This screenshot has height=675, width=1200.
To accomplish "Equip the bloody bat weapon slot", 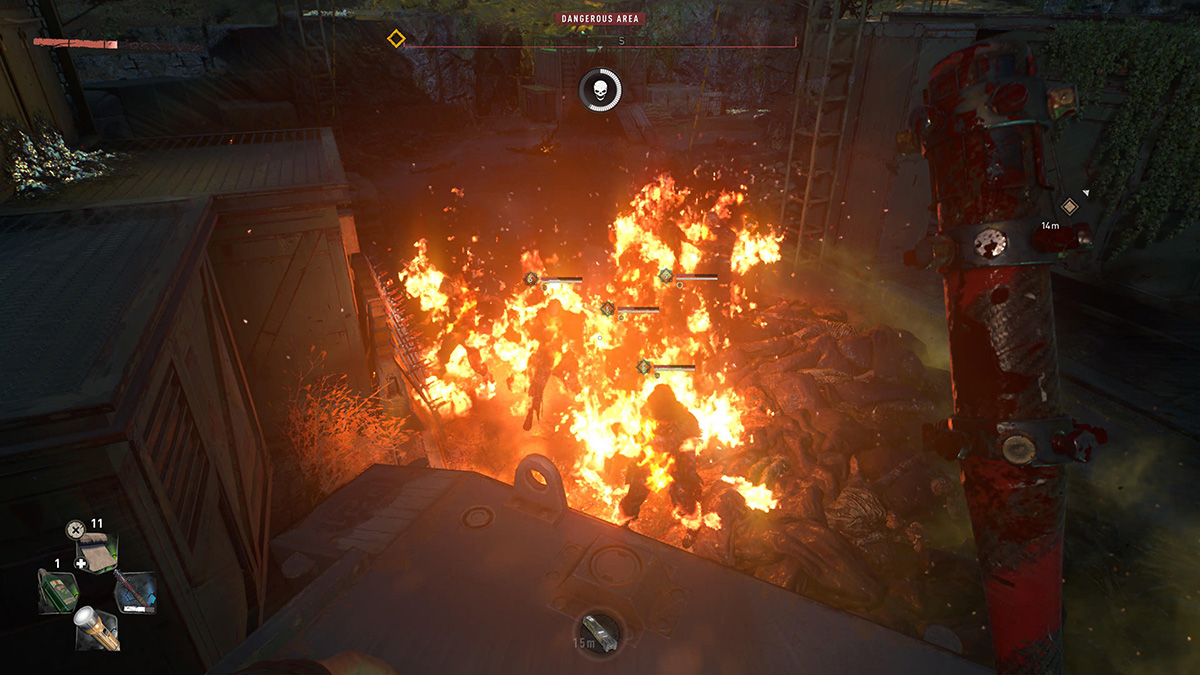I will pyautogui.click(x=135, y=591).
